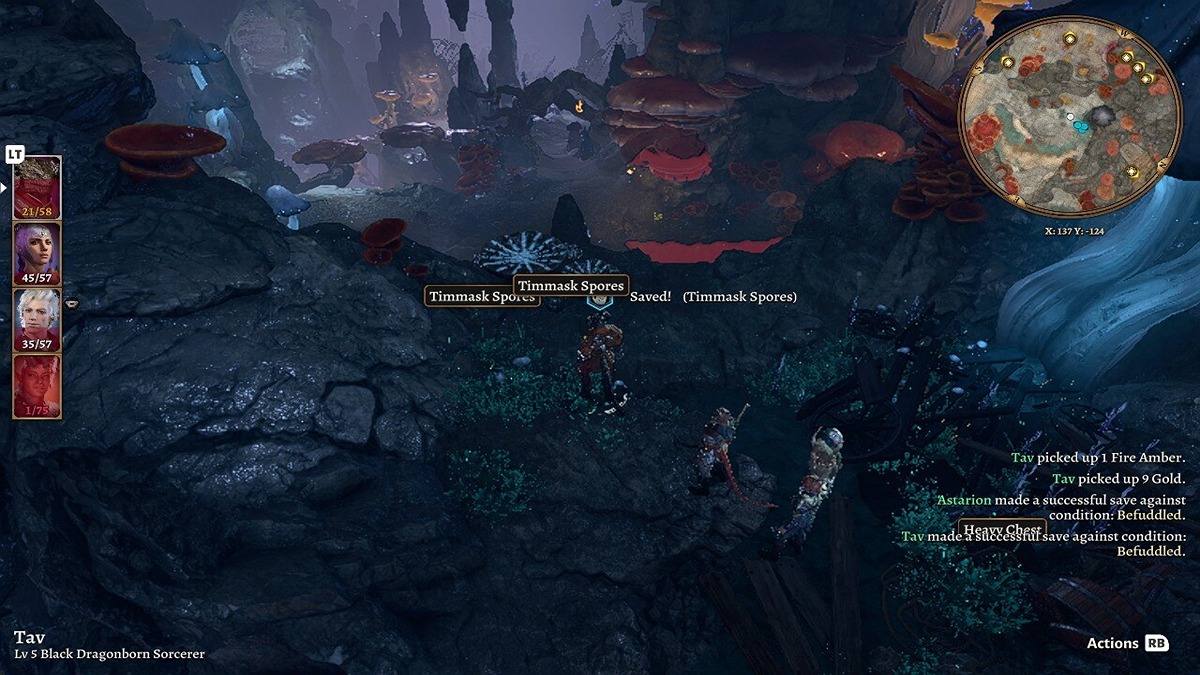Select Tav's dragonborn portrait in party list
This screenshot has width=1200, height=675.
click(x=37, y=187)
